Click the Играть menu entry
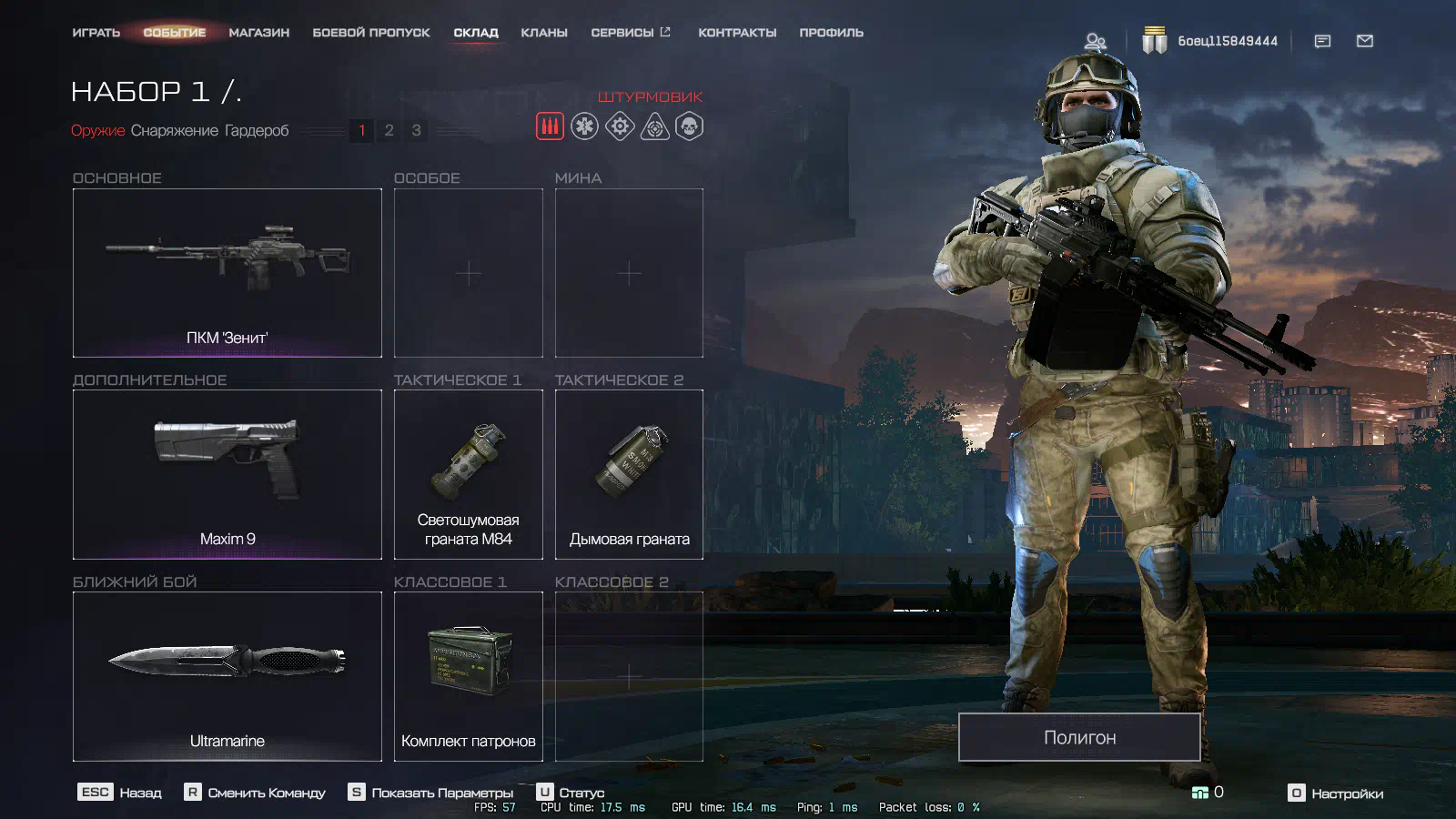 pyautogui.click(x=96, y=33)
